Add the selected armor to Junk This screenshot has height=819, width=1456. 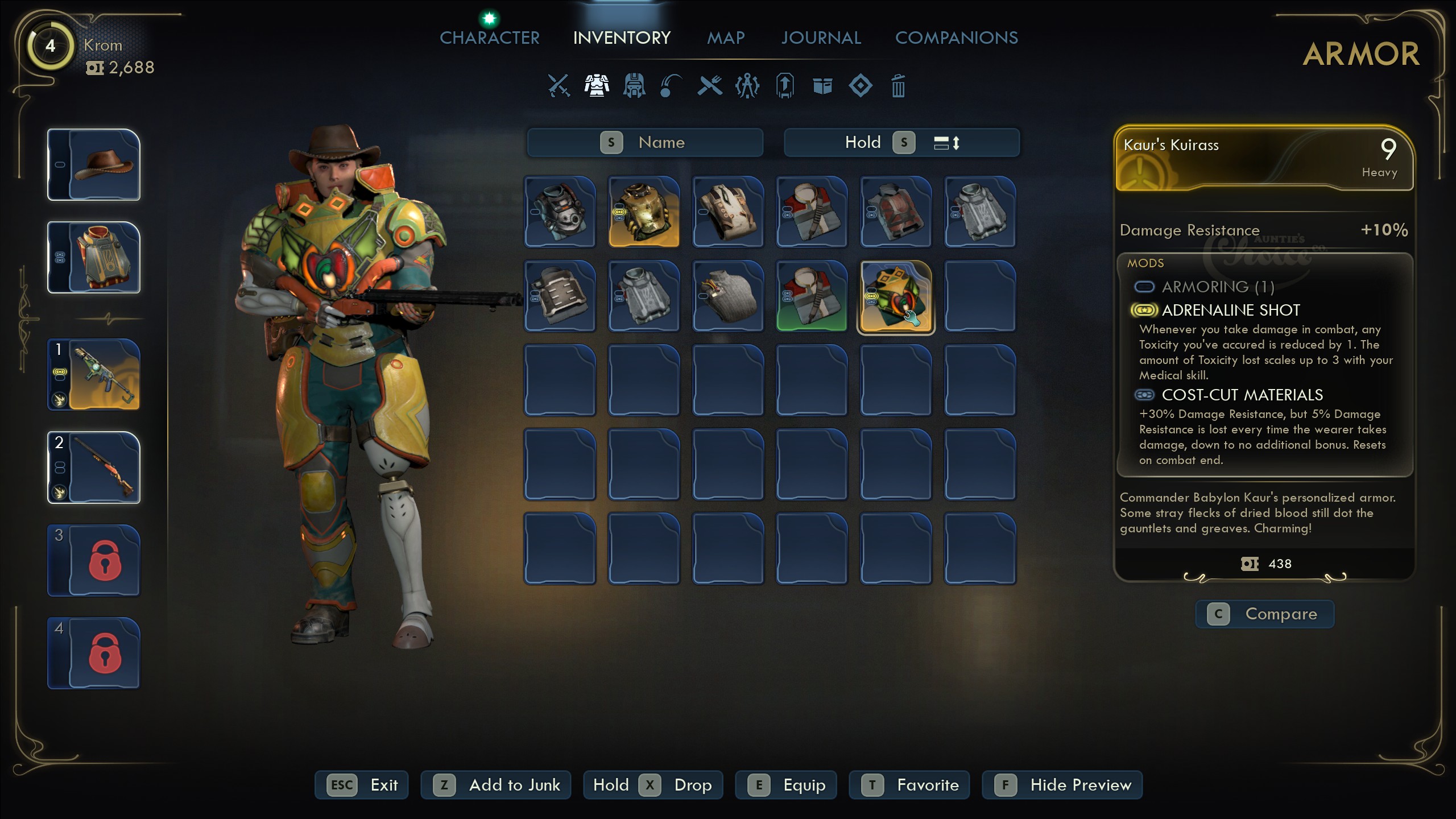tap(495, 785)
